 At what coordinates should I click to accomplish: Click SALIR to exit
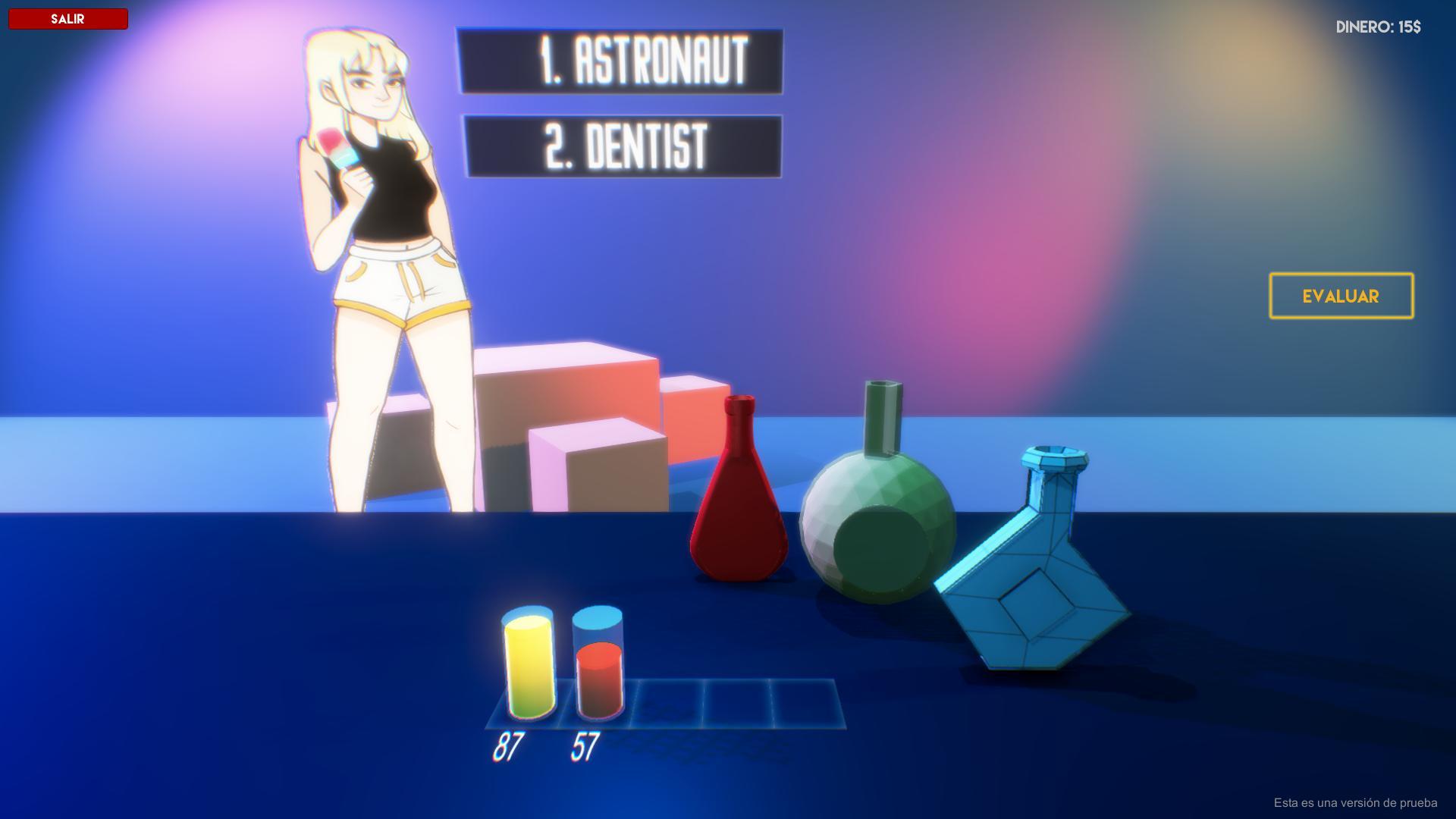(67, 18)
